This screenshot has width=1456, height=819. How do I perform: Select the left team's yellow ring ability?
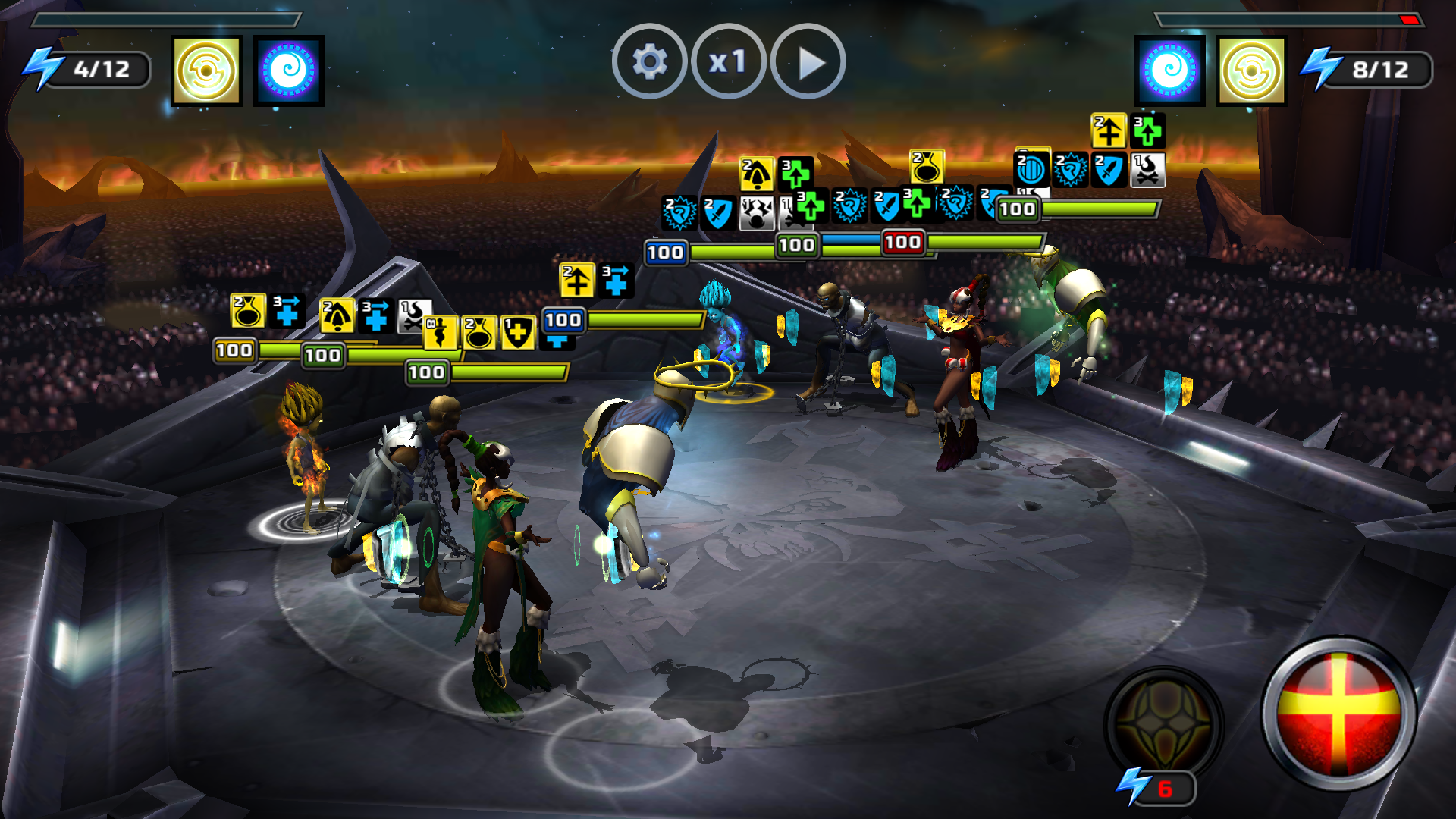[x=206, y=71]
